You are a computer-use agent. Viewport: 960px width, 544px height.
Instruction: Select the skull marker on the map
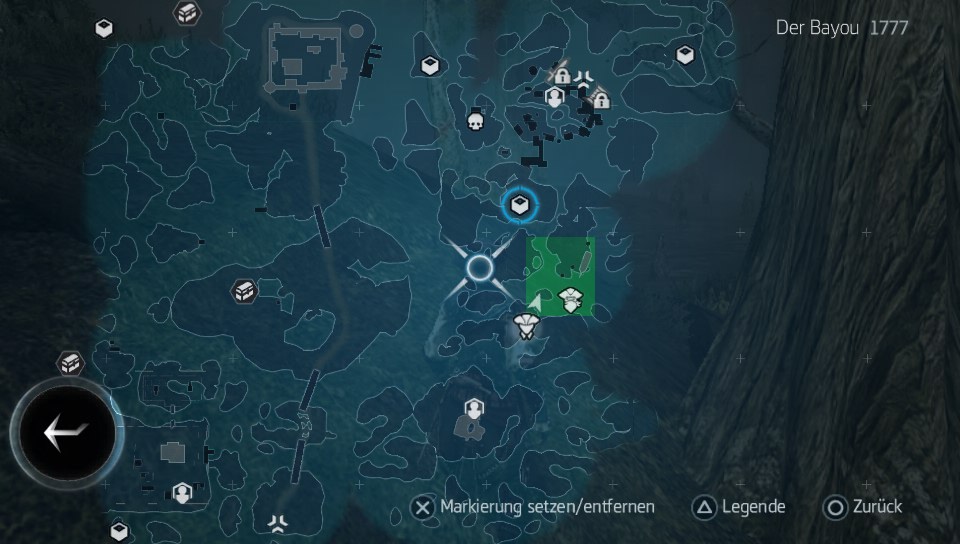pos(476,122)
